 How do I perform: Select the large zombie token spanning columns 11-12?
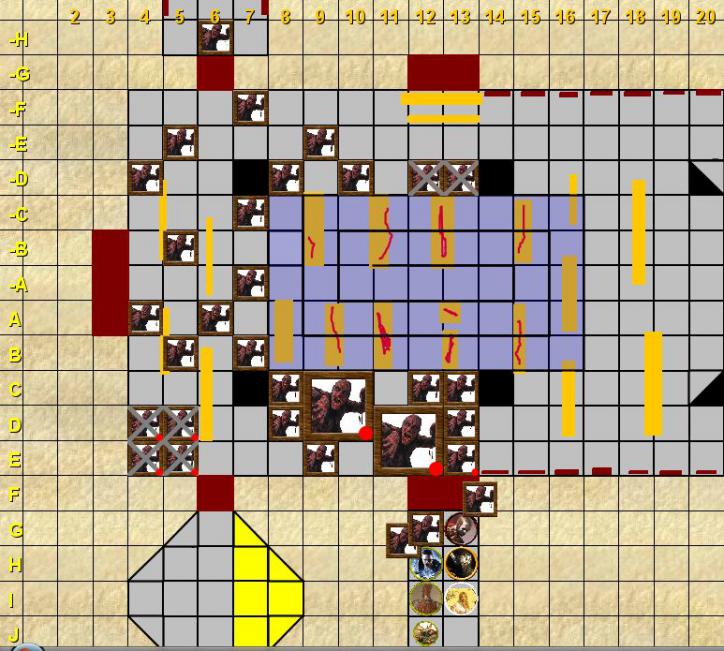[x=408, y=441]
